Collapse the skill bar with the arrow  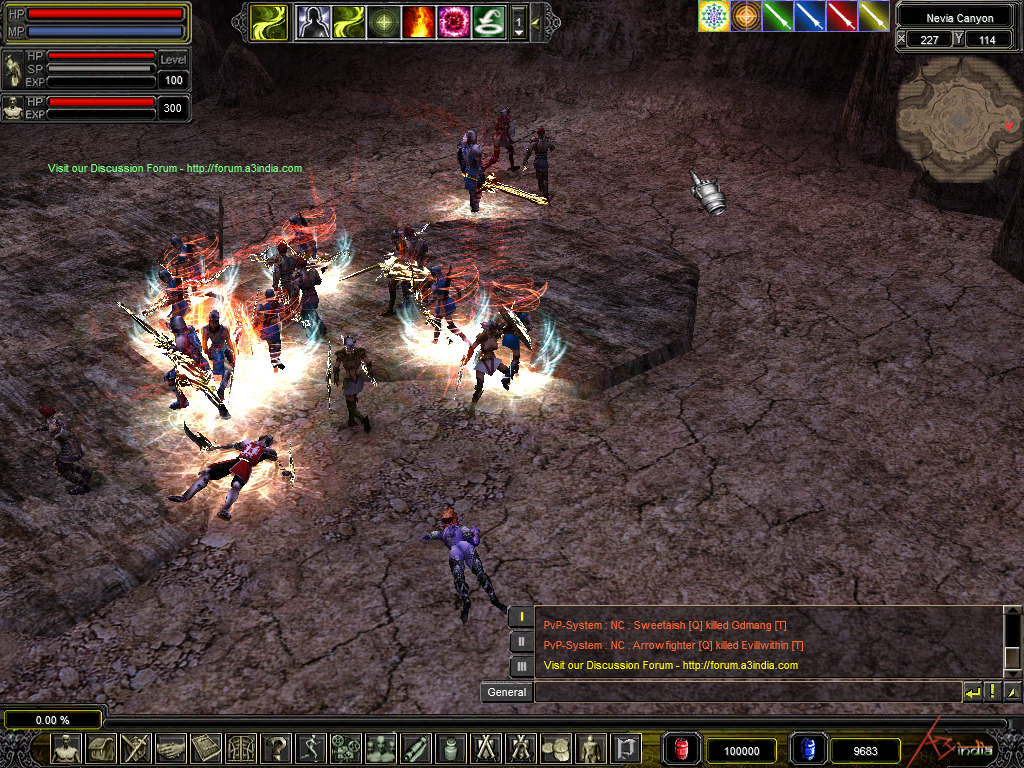coord(537,21)
